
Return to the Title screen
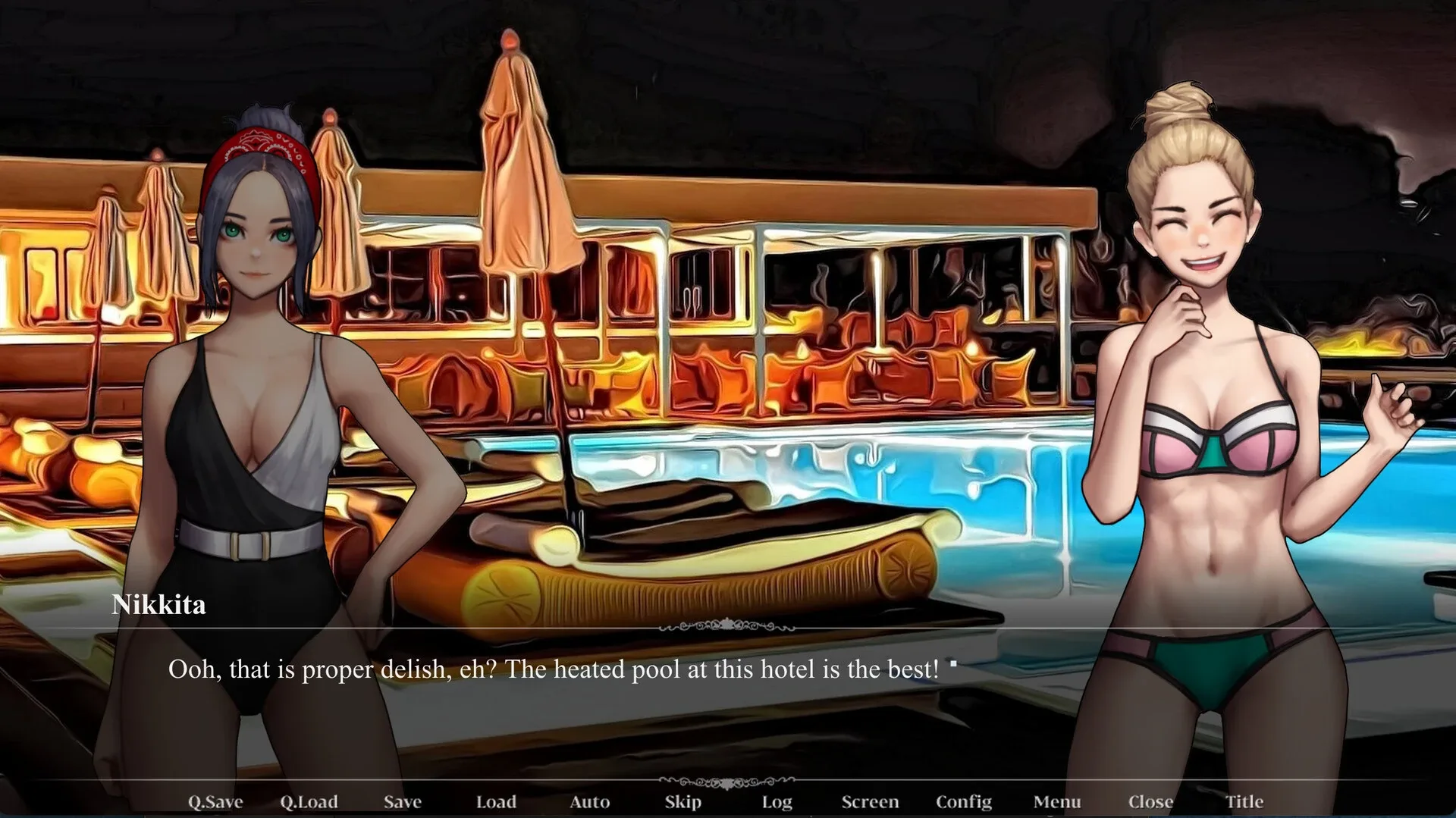tap(1244, 801)
